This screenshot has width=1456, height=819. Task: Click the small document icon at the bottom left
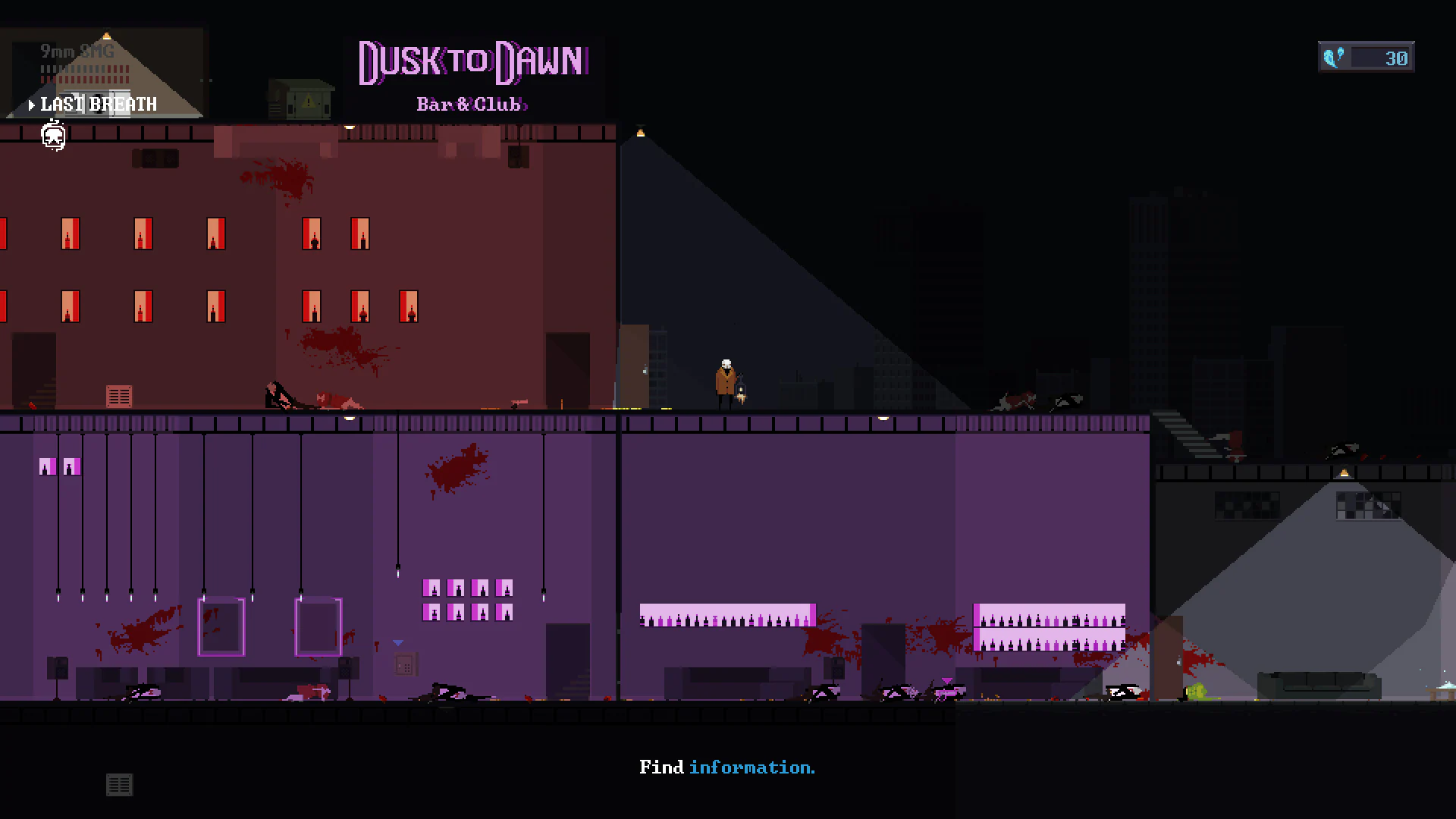coord(119,786)
